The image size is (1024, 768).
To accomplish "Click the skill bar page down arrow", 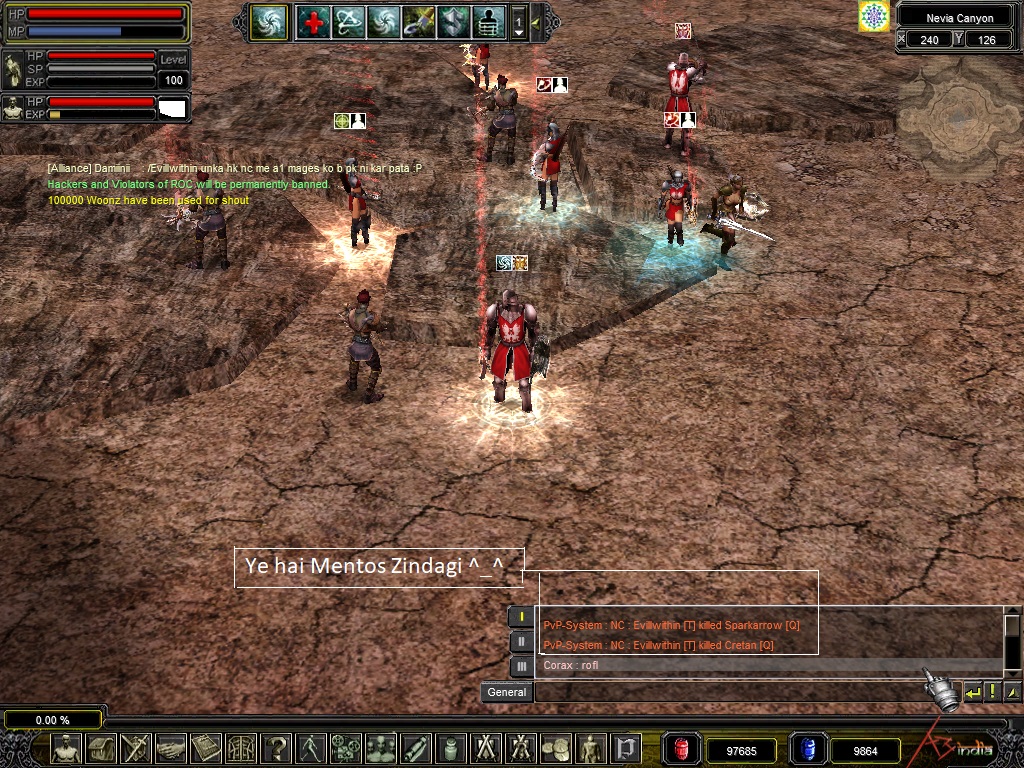I will tap(518, 32).
